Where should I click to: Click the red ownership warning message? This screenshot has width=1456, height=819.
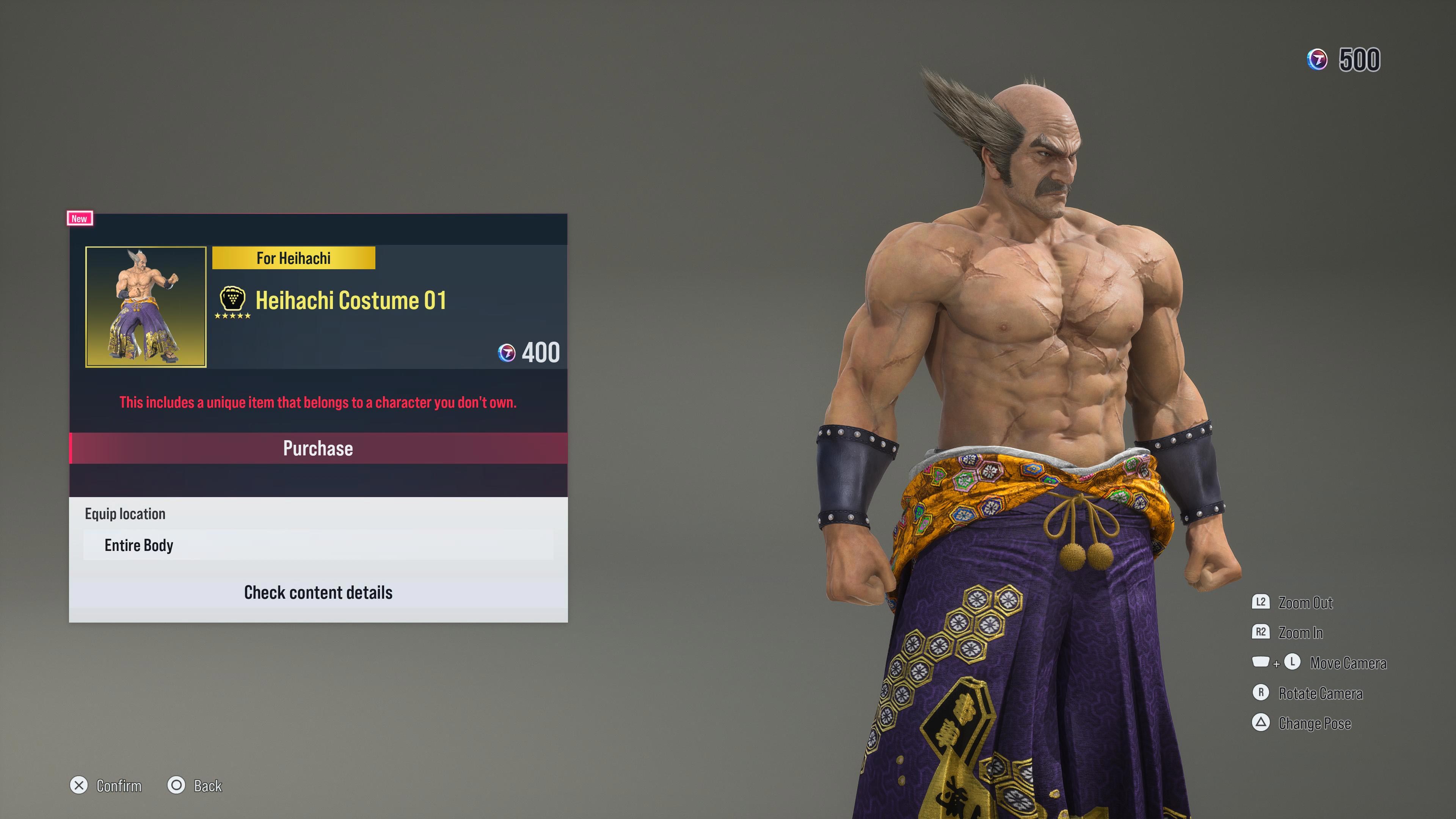[x=318, y=402]
